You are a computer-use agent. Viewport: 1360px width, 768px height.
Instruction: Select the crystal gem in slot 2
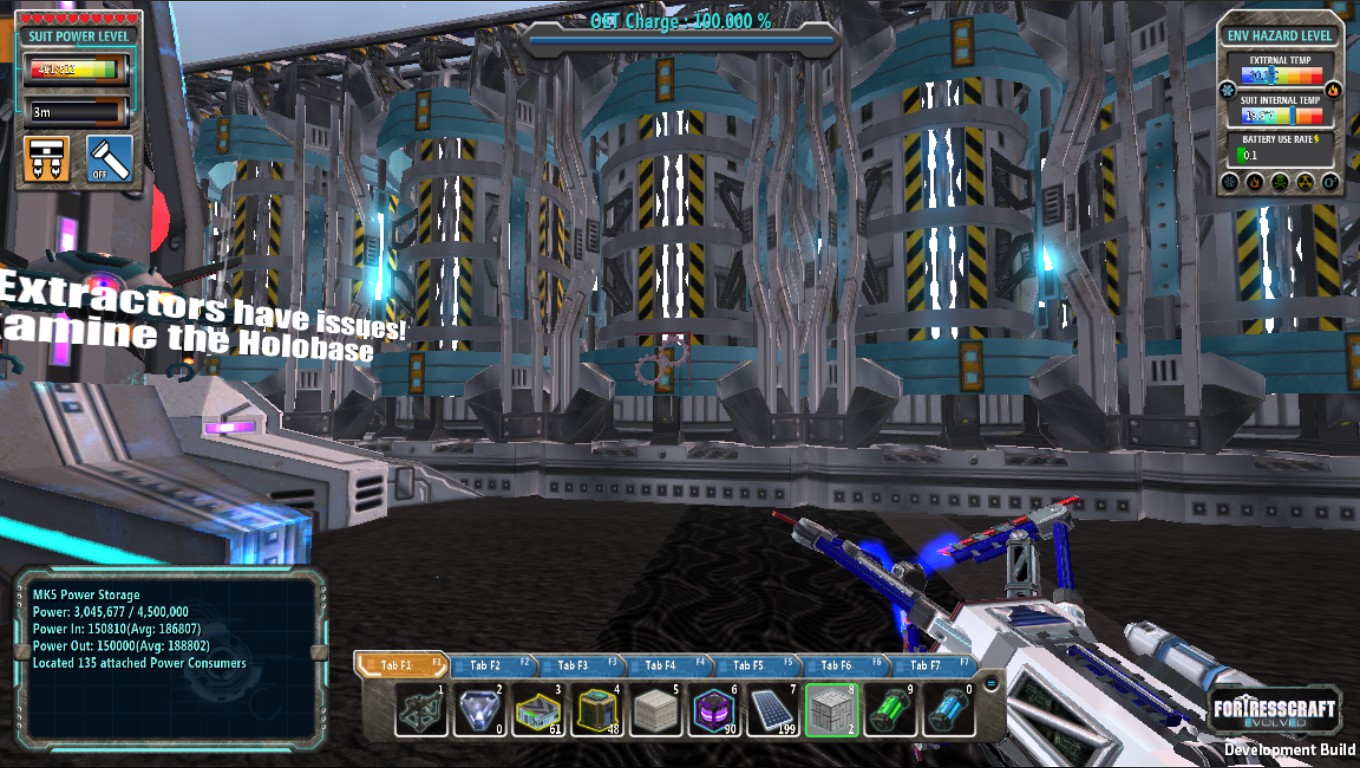coord(480,710)
